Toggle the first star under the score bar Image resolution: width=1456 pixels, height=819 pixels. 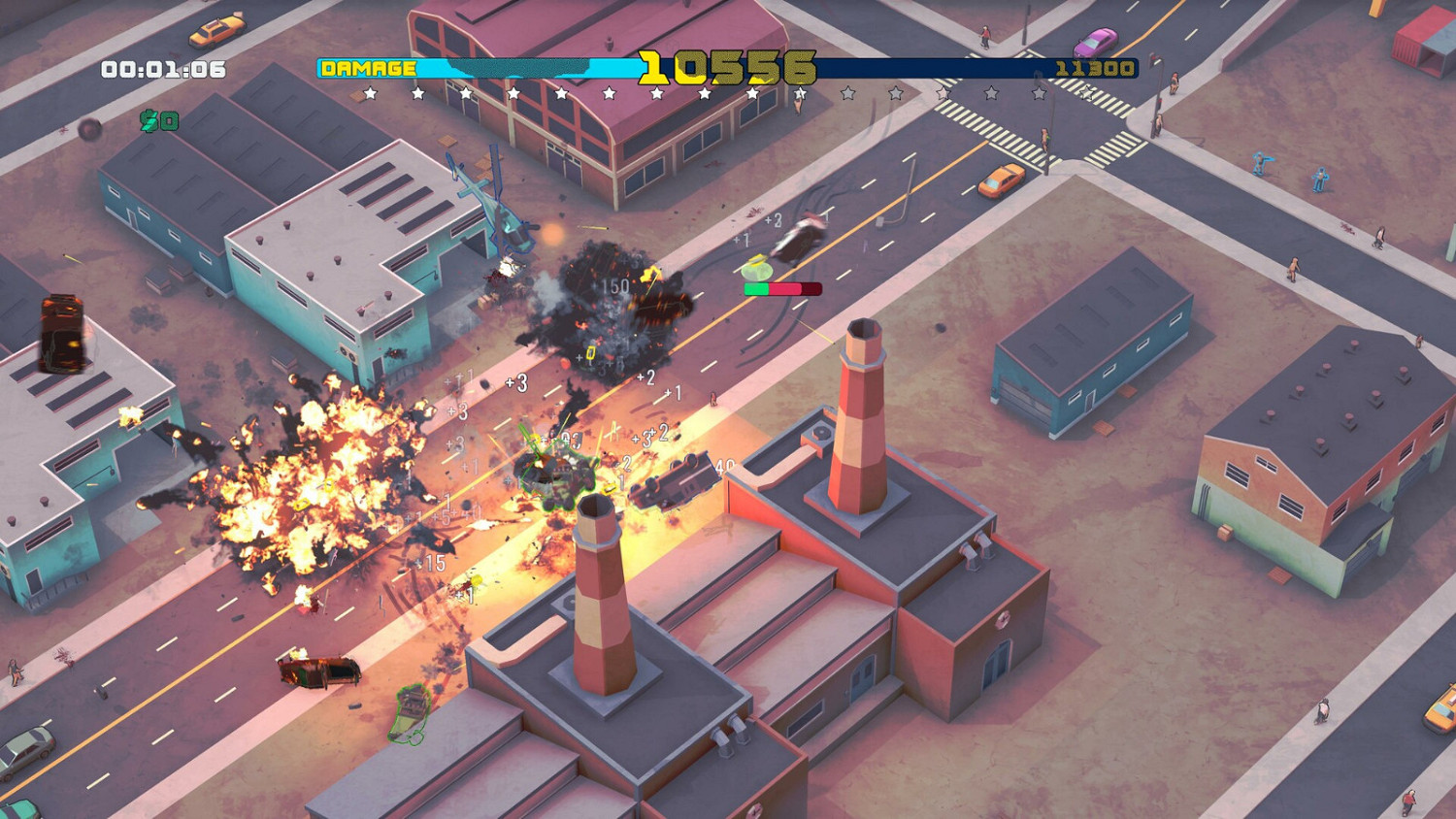pos(370,94)
